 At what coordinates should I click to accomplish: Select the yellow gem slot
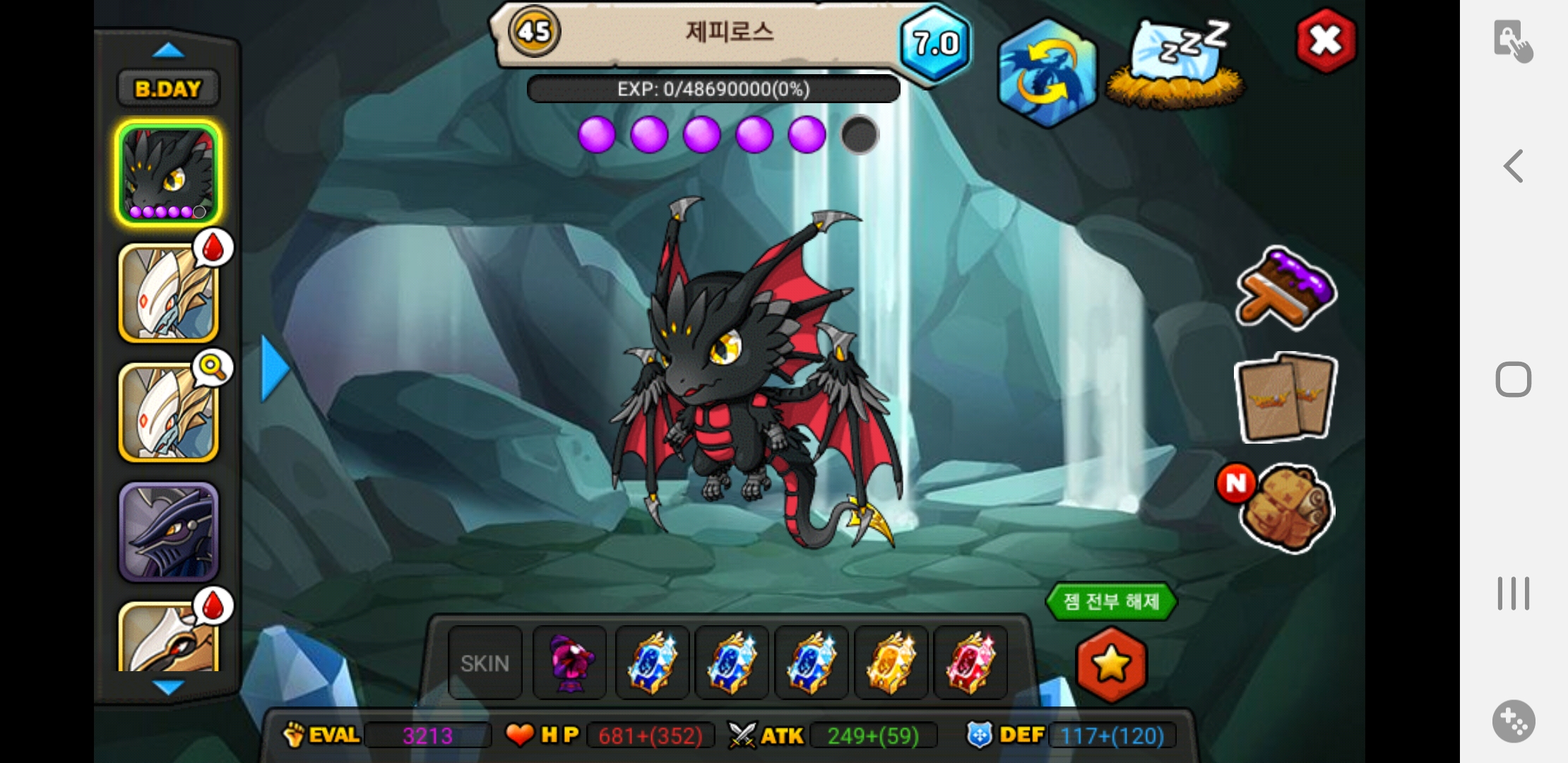pos(891,663)
